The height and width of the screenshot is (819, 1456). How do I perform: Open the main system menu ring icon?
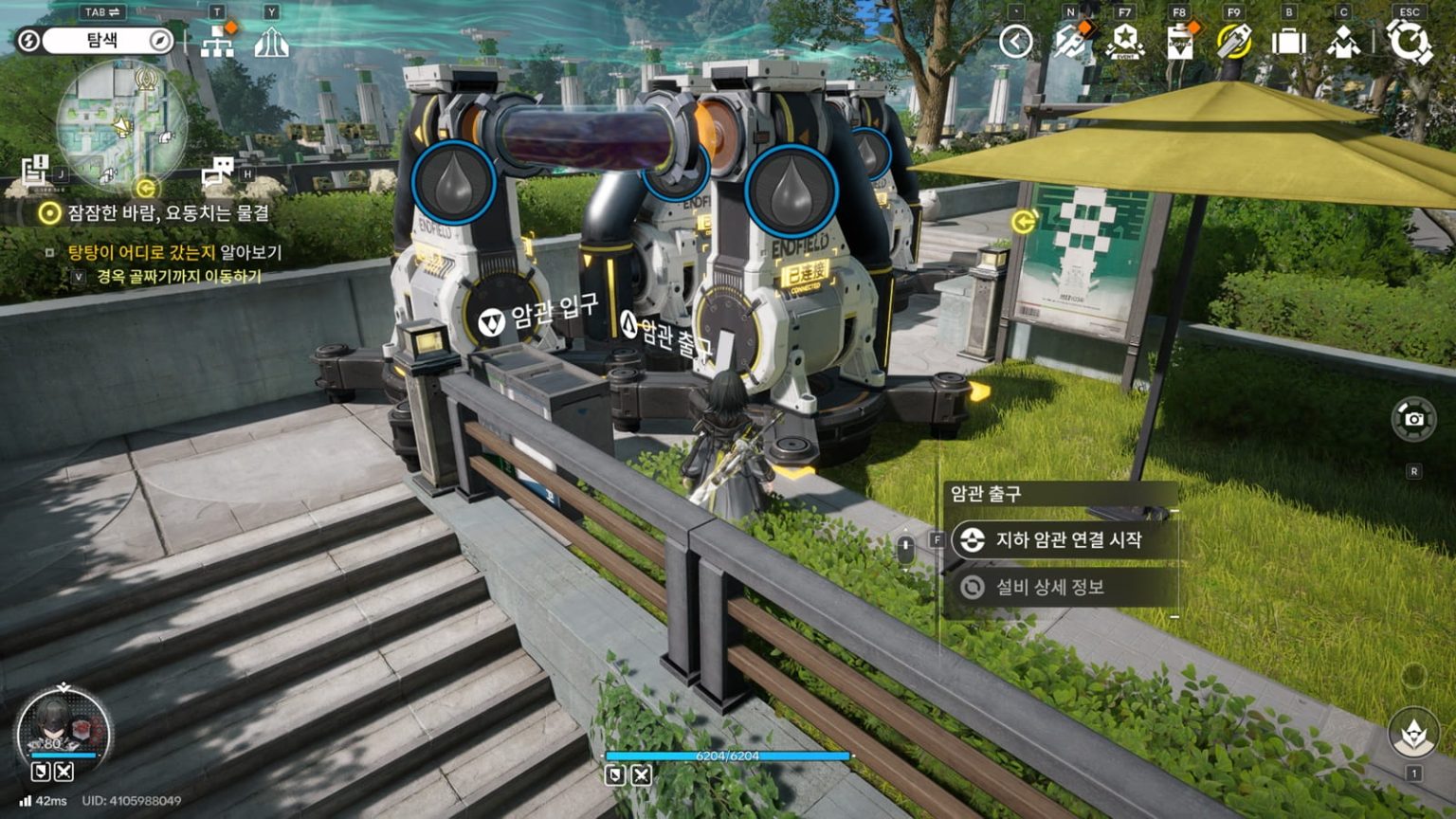coord(1410,42)
